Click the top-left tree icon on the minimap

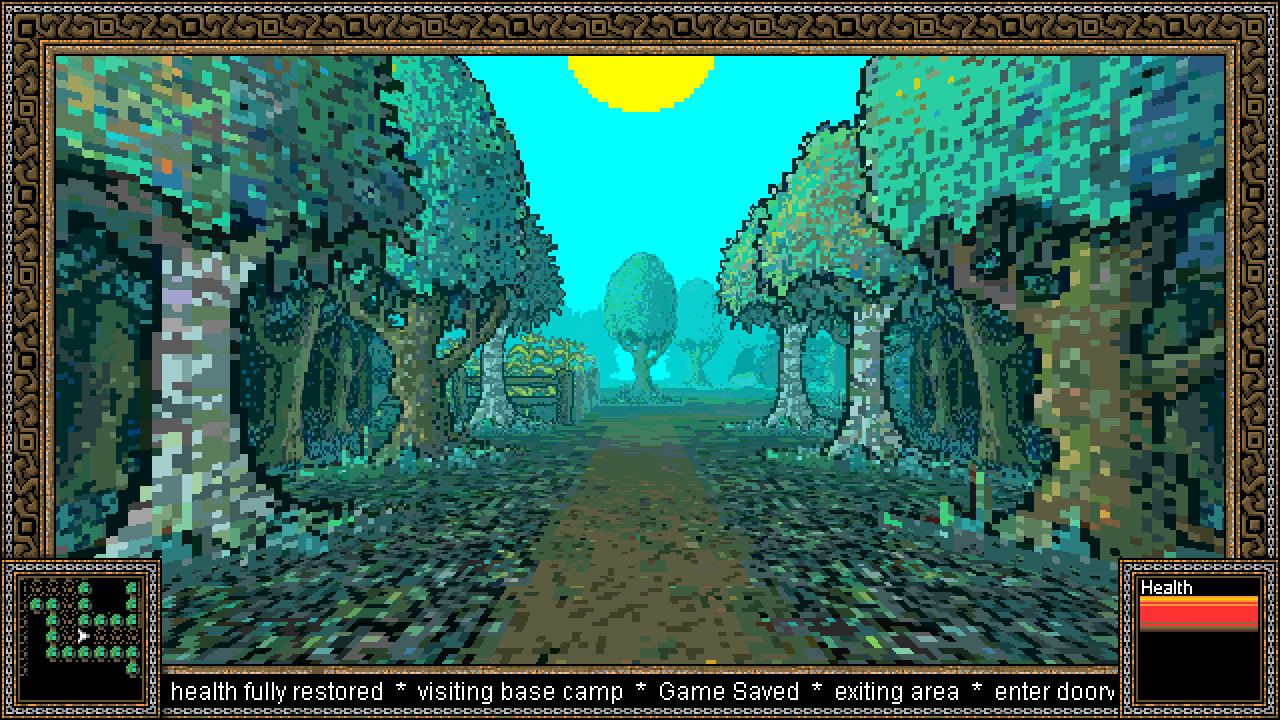(38, 604)
